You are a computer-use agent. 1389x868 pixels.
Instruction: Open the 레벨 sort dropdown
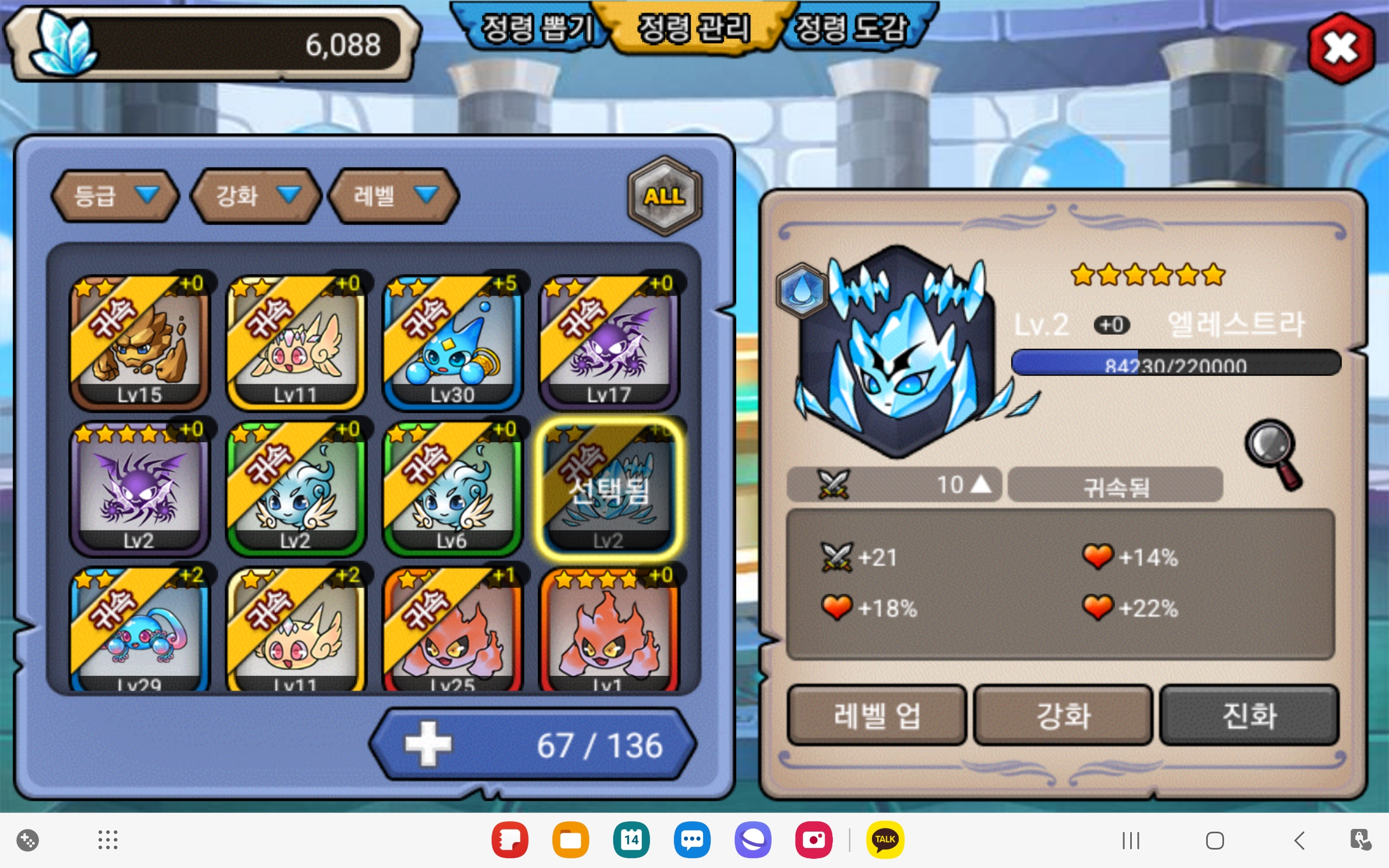(x=394, y=196)
